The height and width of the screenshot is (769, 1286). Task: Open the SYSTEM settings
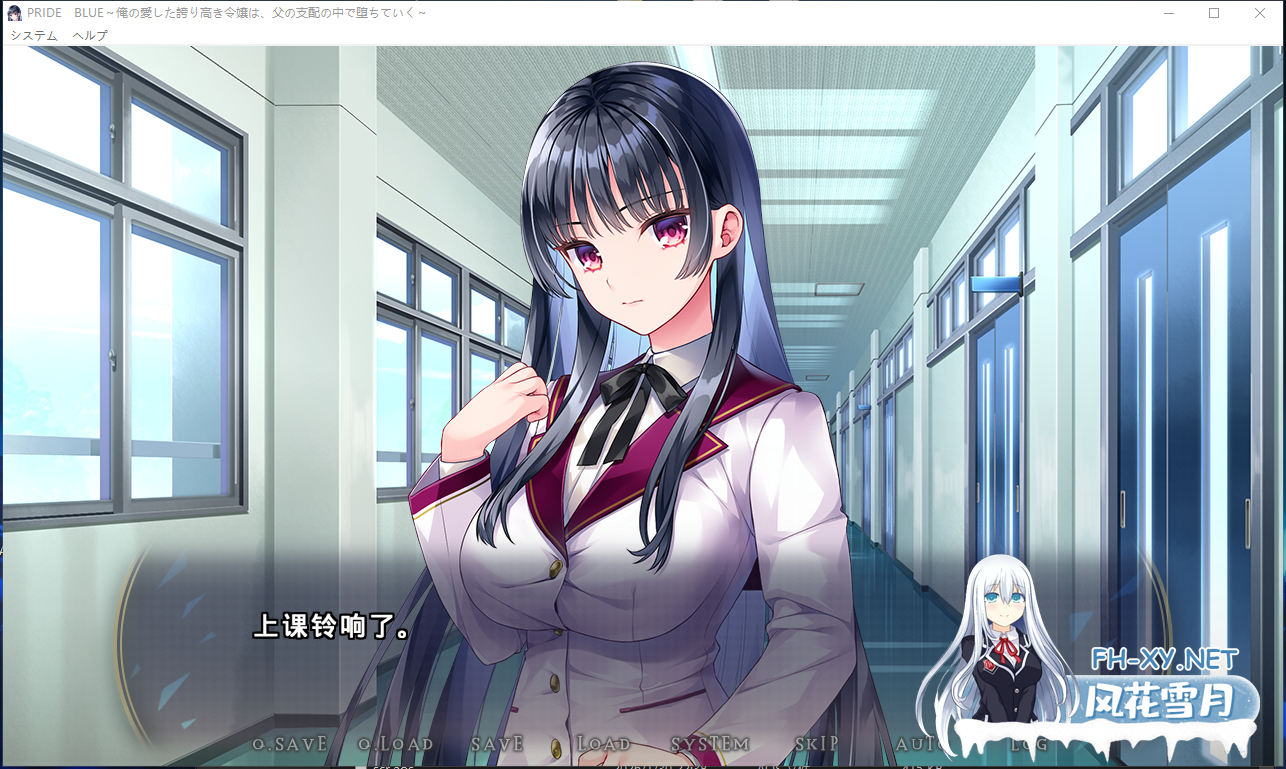[x=710, y=744]
